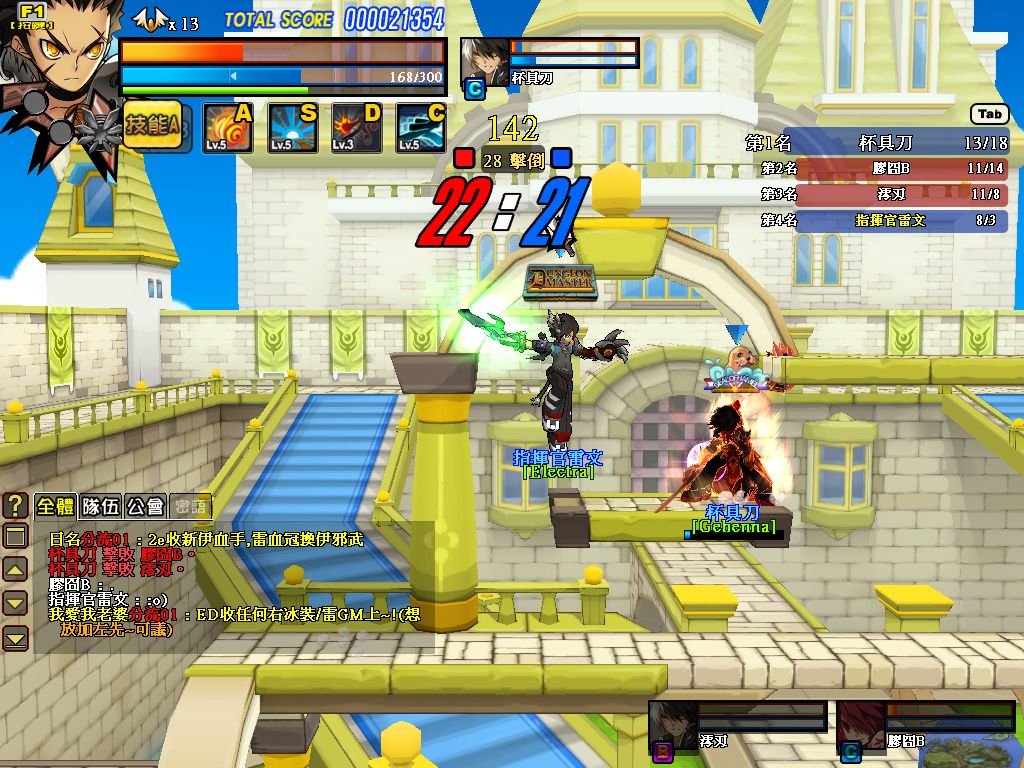Select the greyed 密語 whisper tab
The width and height of the screenshot is (1024, 768).
[190, 506]
